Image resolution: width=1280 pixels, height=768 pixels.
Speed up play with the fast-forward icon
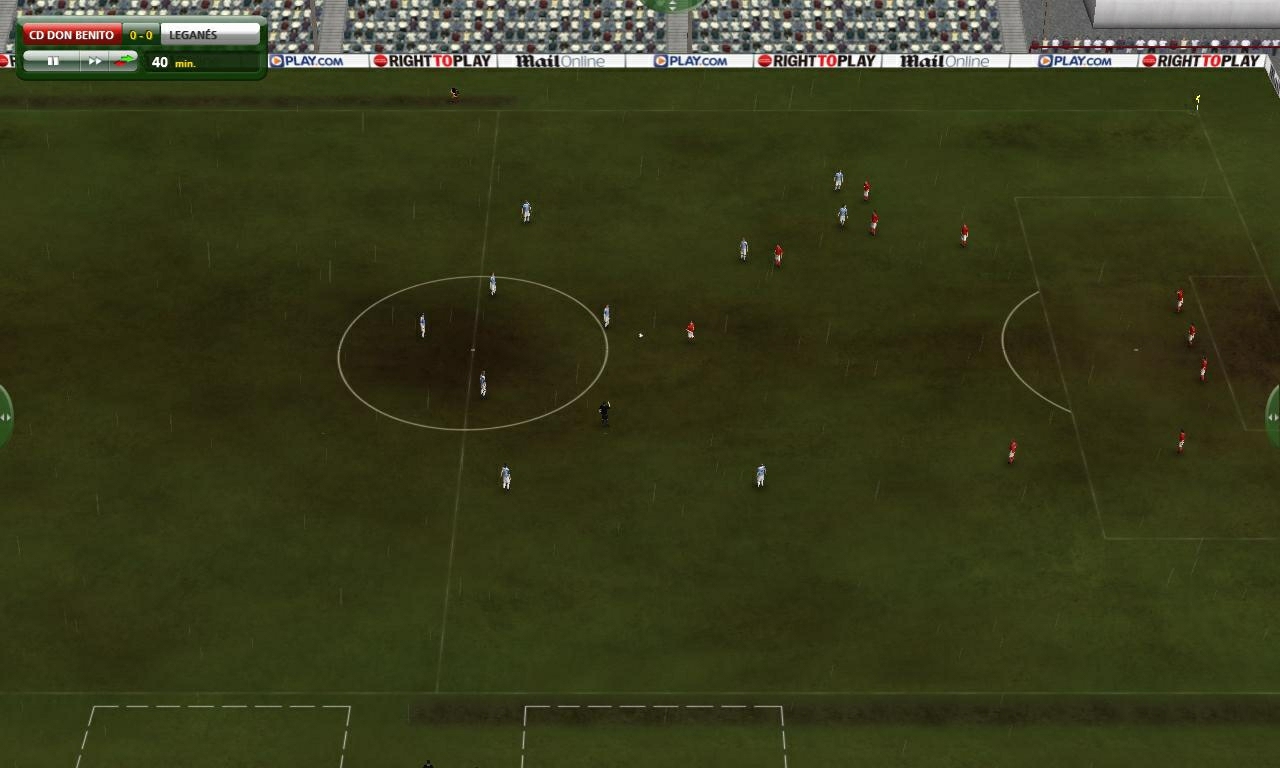pos(94,61)
